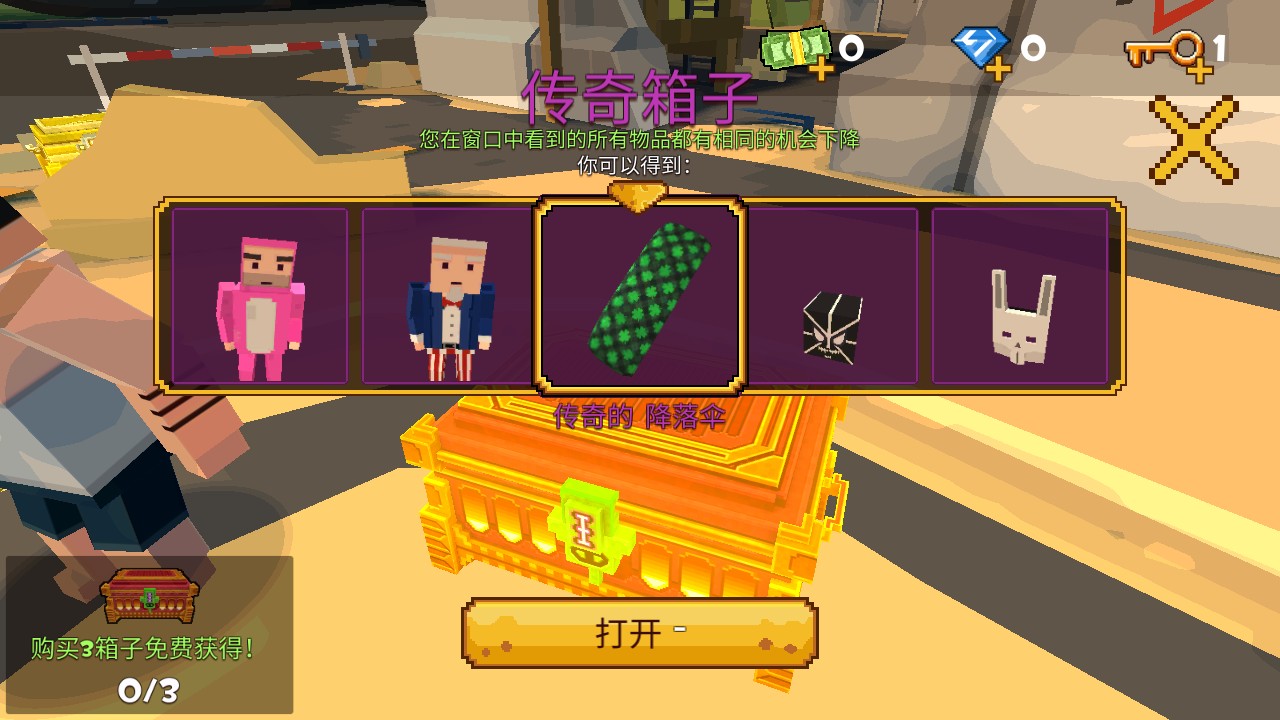Select the blue diamond currency icon

pos(977,45)
